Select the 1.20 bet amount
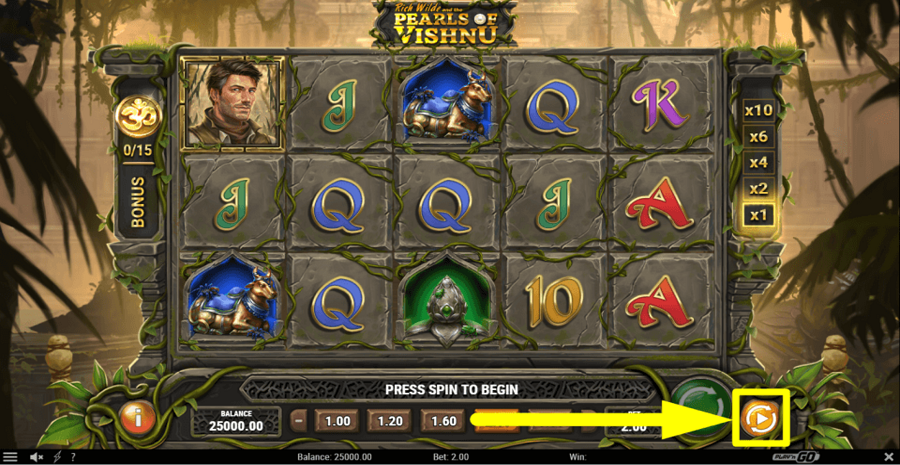The height and width of the screenshot is (465, 900). tap(390, 421)
